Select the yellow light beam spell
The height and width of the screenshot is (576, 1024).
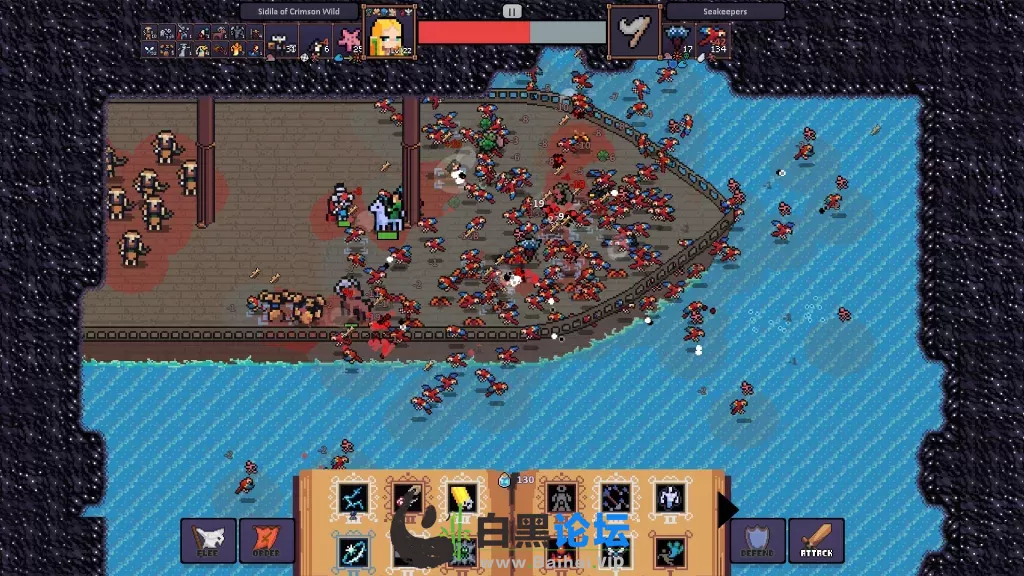point(460,498)
